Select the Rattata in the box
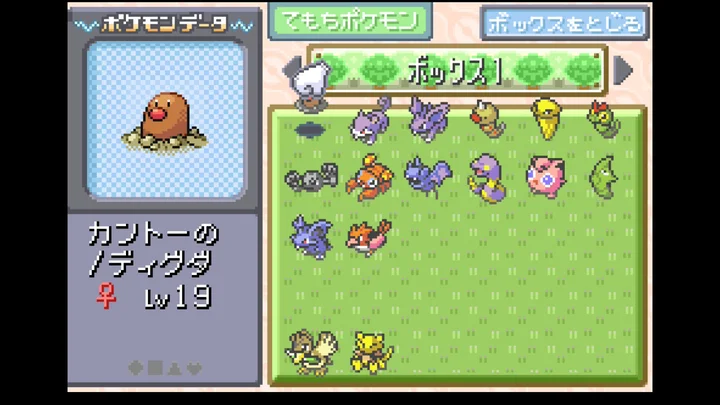720x405 pixels. pos(369,122)
